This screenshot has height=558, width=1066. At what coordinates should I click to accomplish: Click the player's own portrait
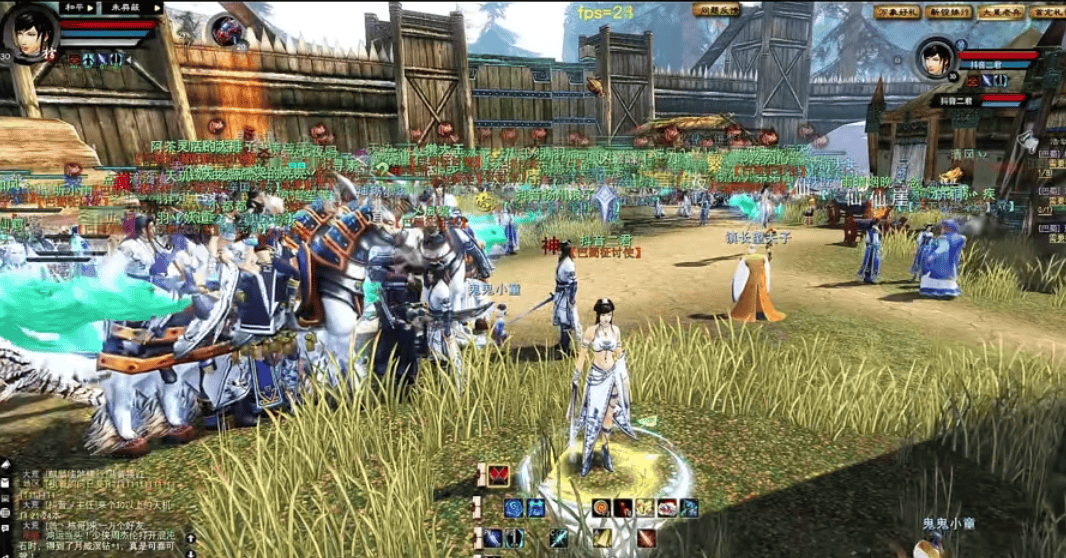(x=27, y=32)
